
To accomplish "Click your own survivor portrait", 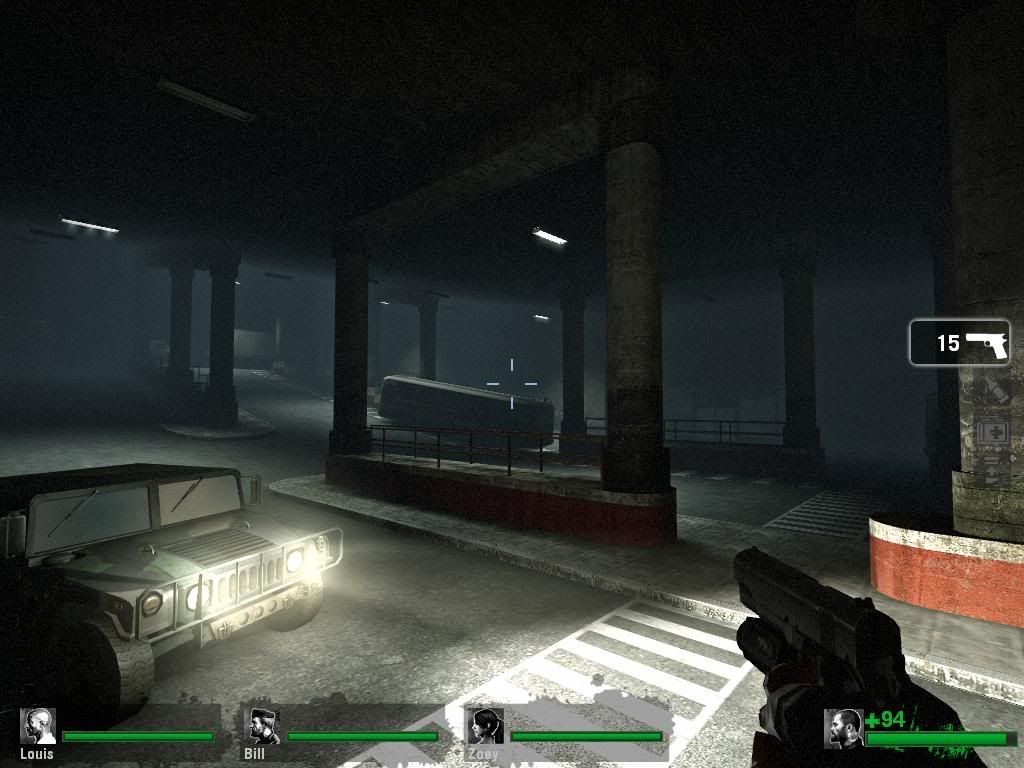I will [844, 728].
